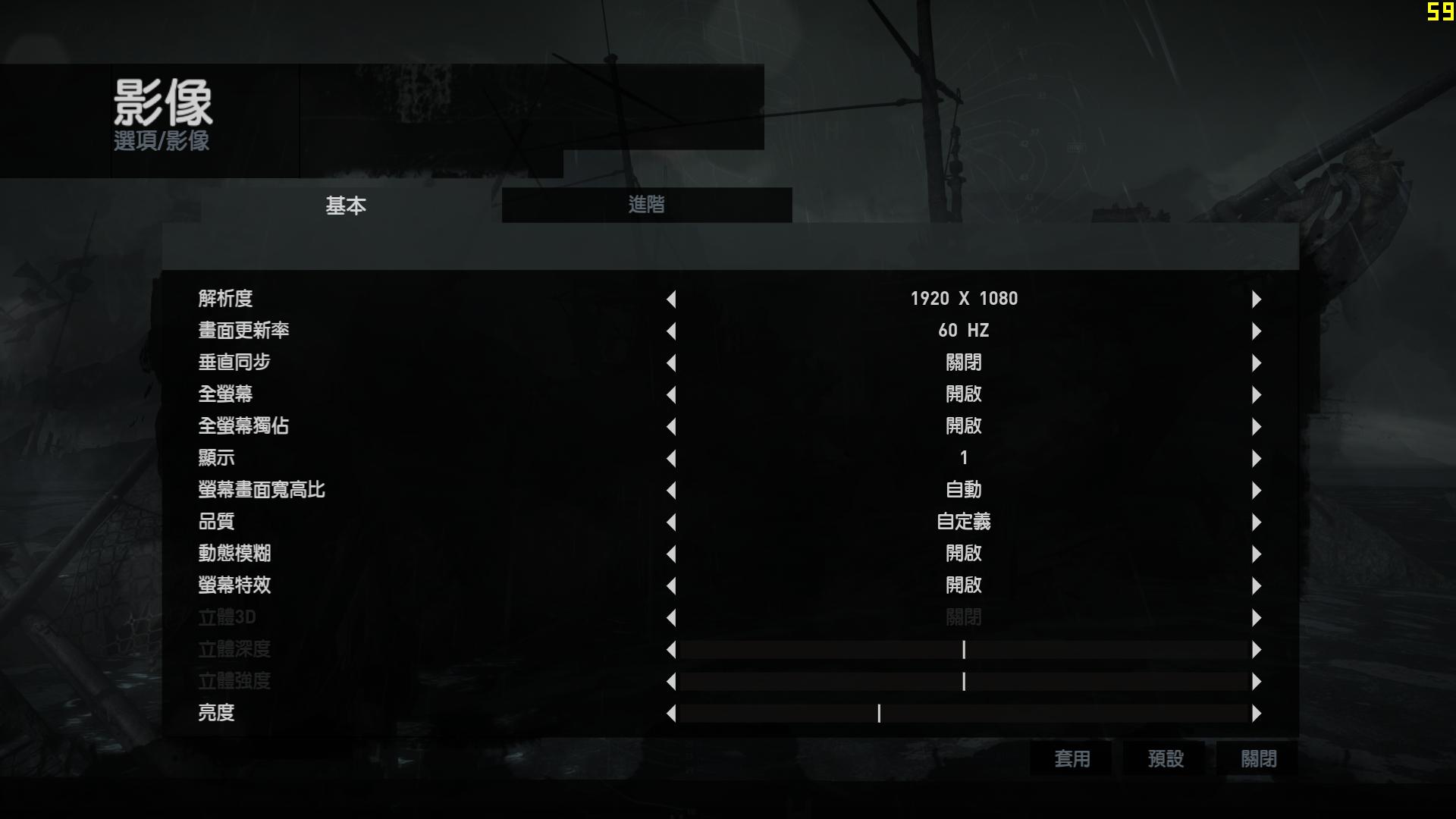Disable 動態模糊 motion blur

pyautogui.click(x=1256, y=554)
